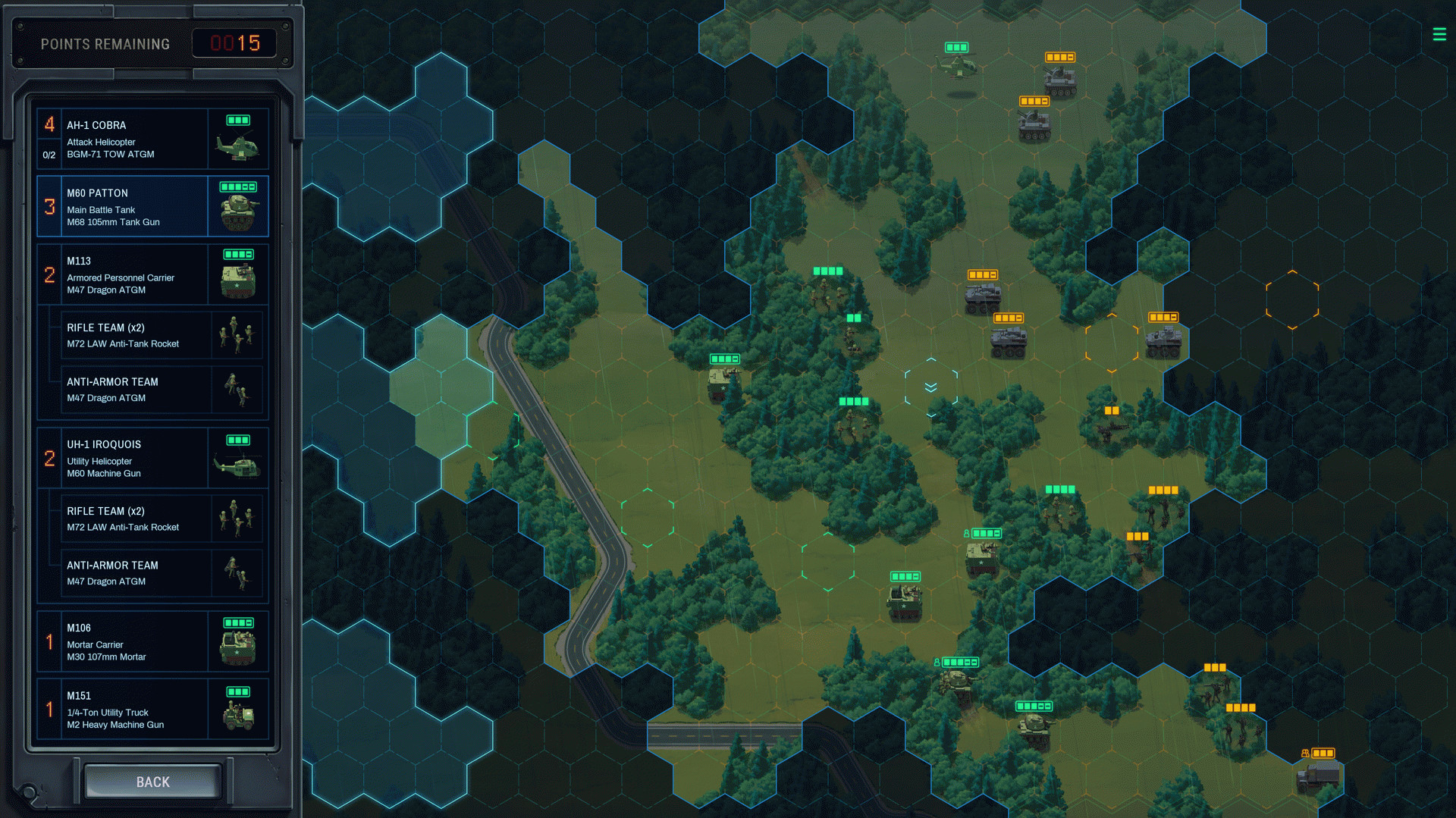This screenshot has height=818, width=1456.
Task: Choose the M106 Mortar Carrier unit
Action: tap(152, 641)
